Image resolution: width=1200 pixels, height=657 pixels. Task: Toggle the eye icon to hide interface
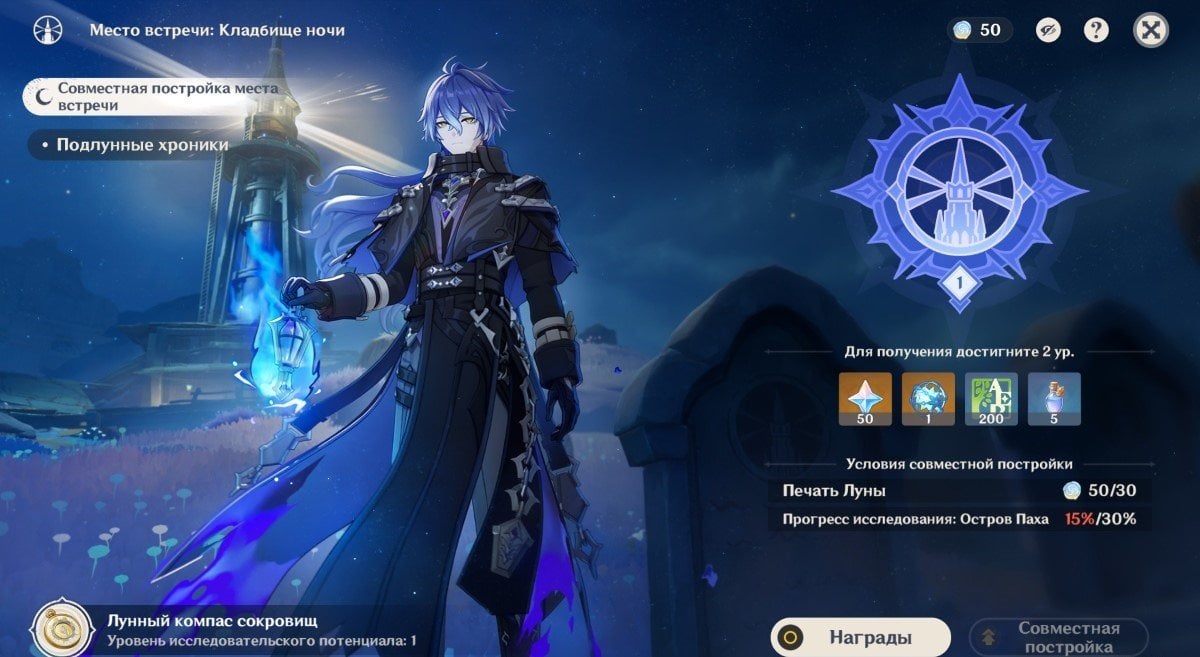1048,30
